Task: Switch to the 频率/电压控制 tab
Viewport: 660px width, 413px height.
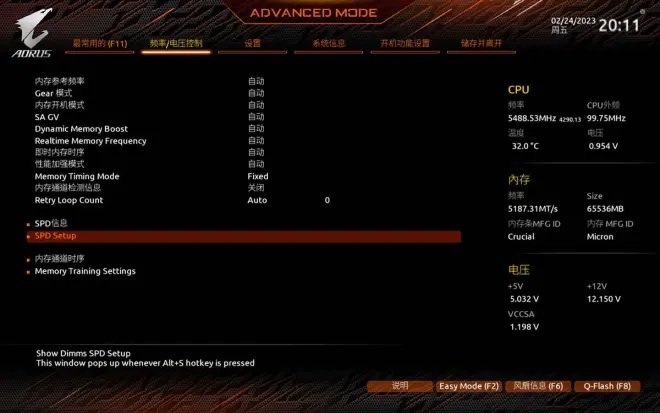Action: point(176,44)
